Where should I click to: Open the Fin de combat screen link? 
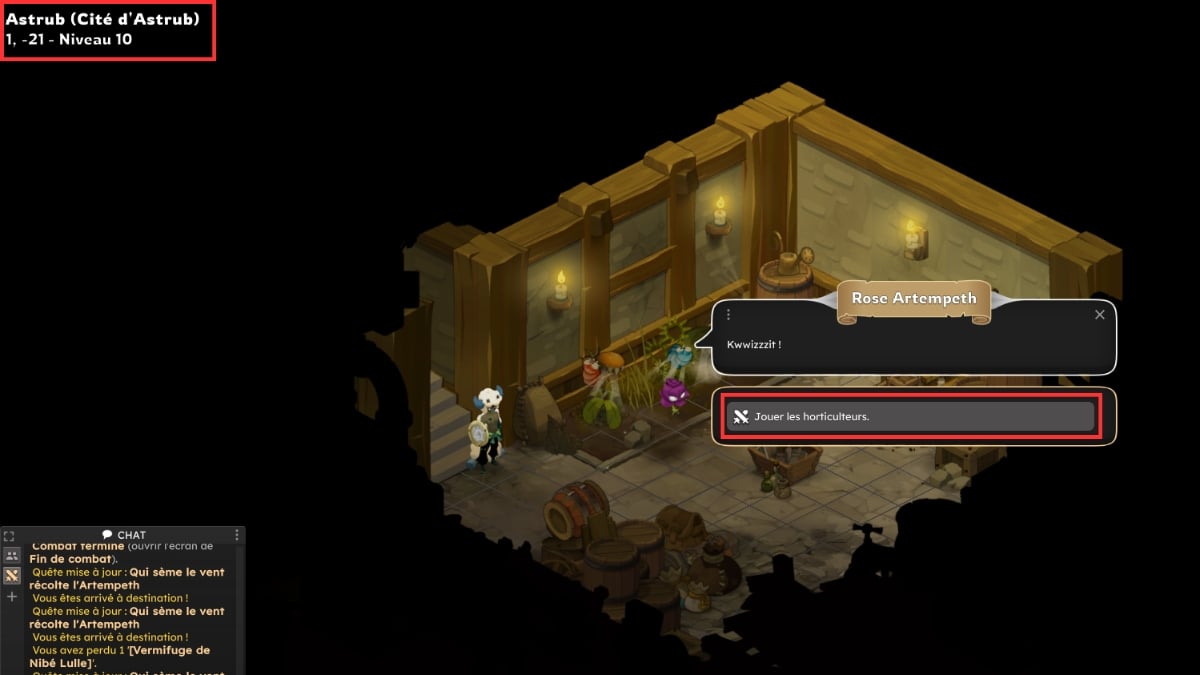click(70, 559)
